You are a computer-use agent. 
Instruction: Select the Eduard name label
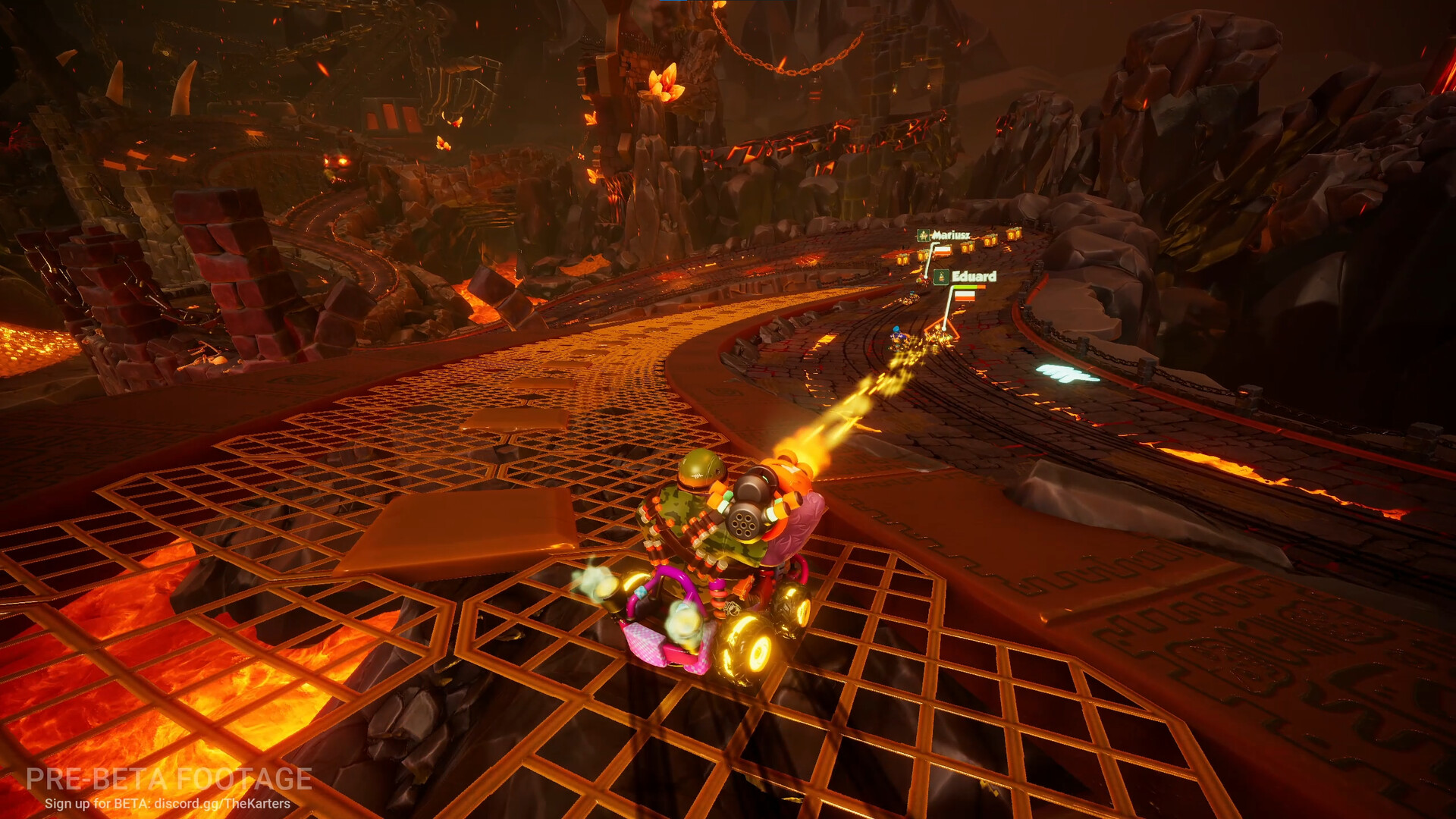[x=974, y=275]
